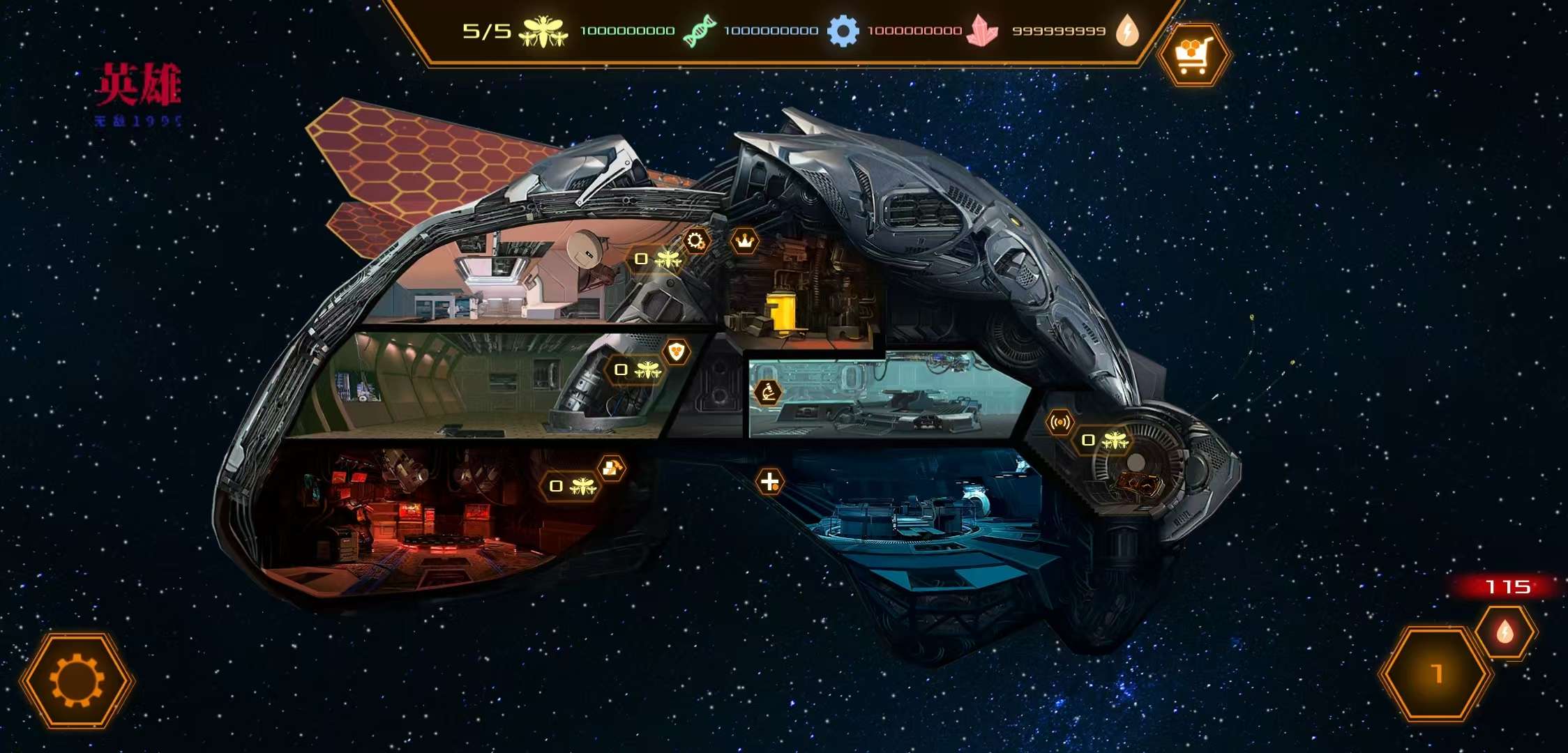Click the plus icon to add room
This screenshot has width=1568, height=753.
pos(769,481)
